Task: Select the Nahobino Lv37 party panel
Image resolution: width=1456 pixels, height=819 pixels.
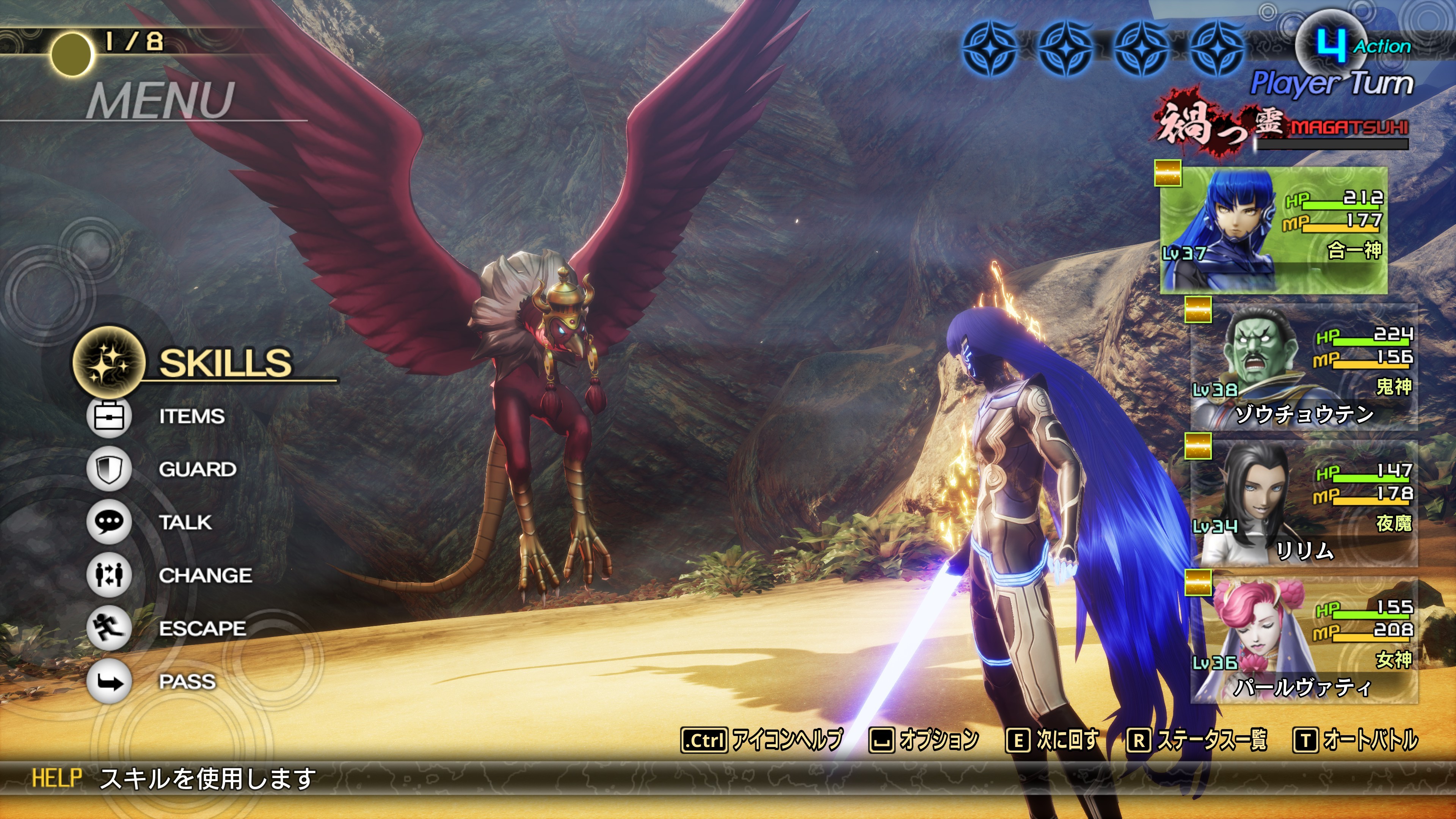Action: pyautogui.click(x=1274, y=231)
